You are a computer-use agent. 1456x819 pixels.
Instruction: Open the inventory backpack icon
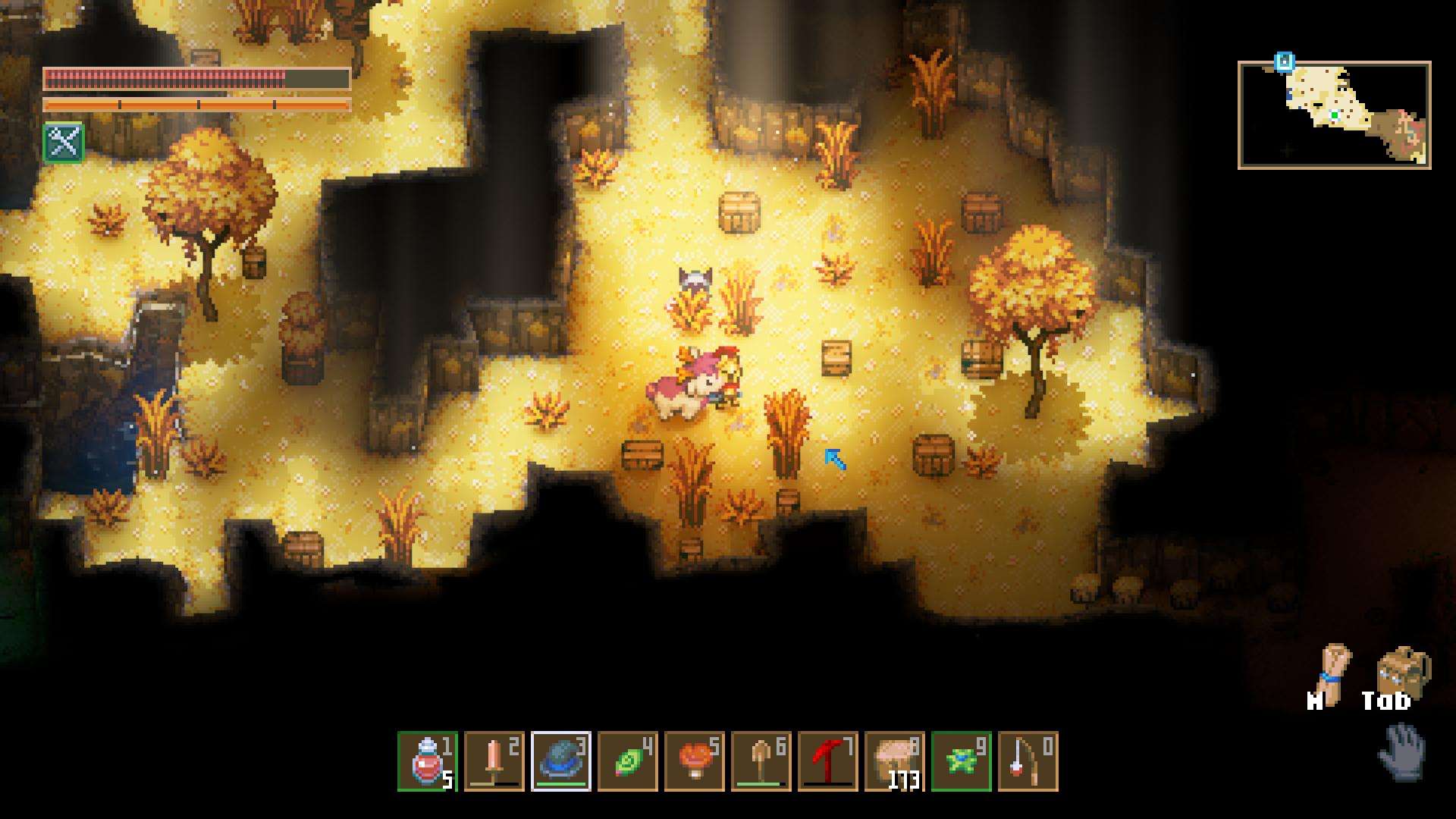[x=1402, y=670]
